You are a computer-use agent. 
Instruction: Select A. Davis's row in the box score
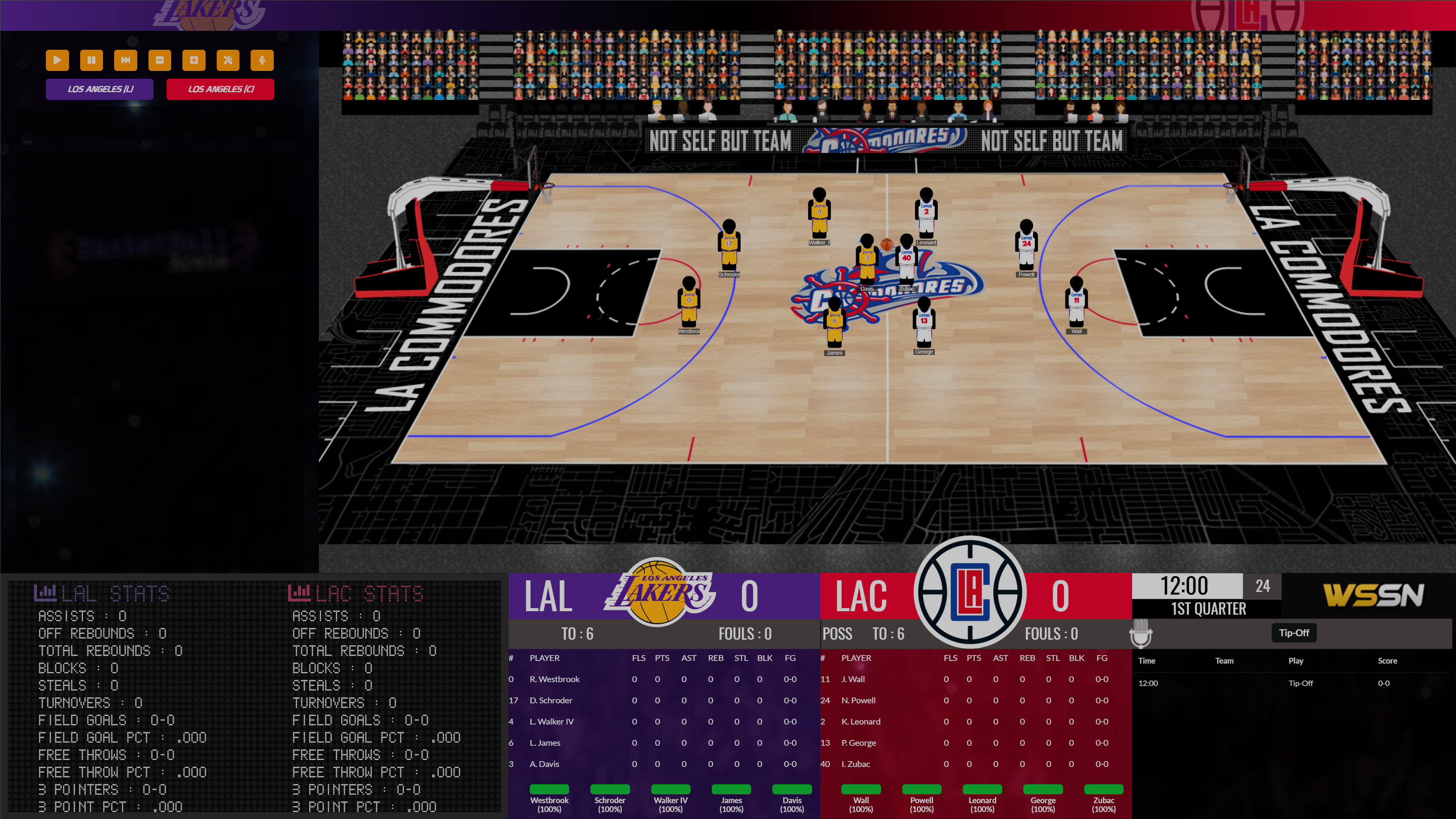[544, 763]
